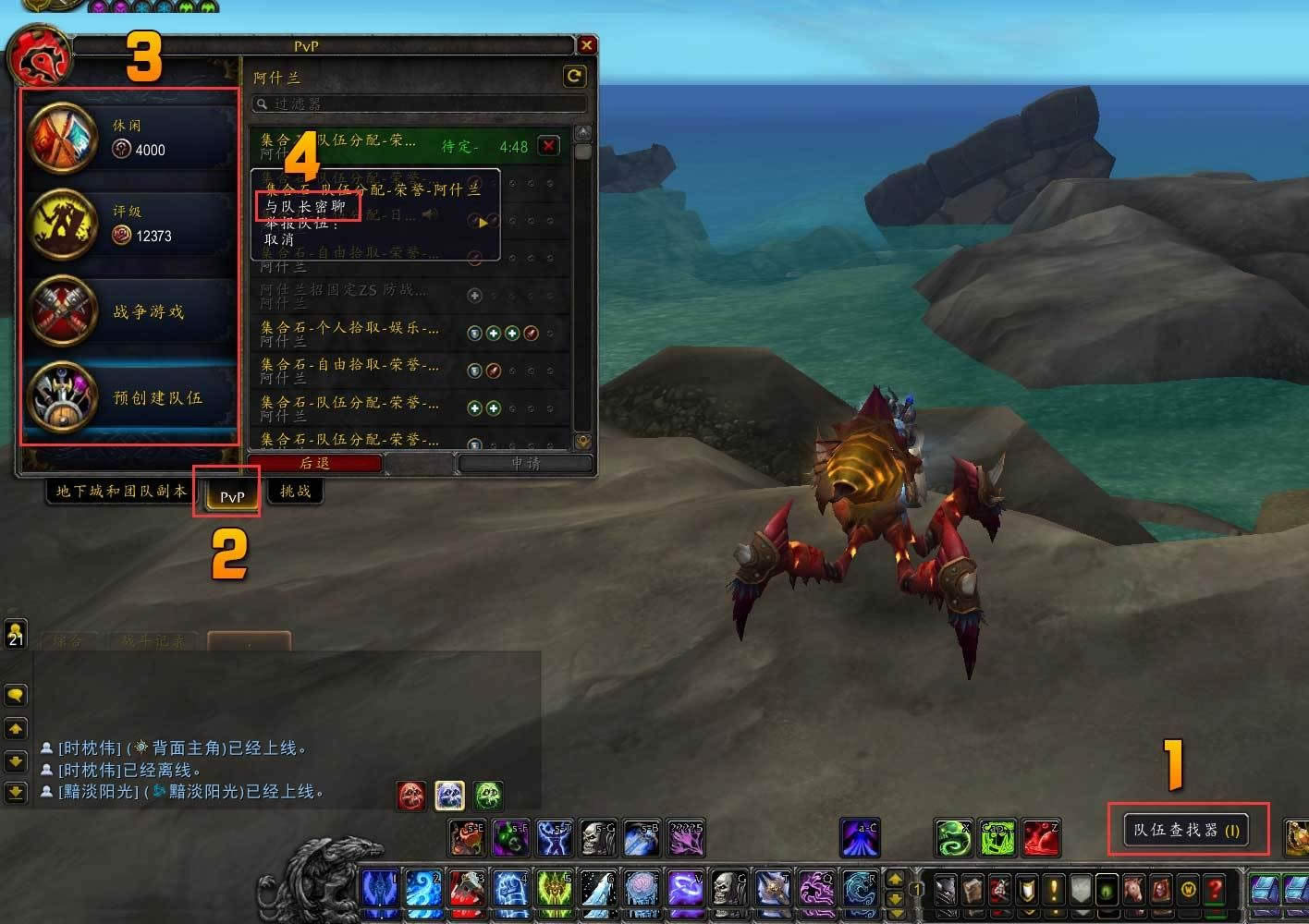The height and width of the screenshot is (924, 1309).
Task: Click the 后退 back button
Action: (x=315, y=463)
